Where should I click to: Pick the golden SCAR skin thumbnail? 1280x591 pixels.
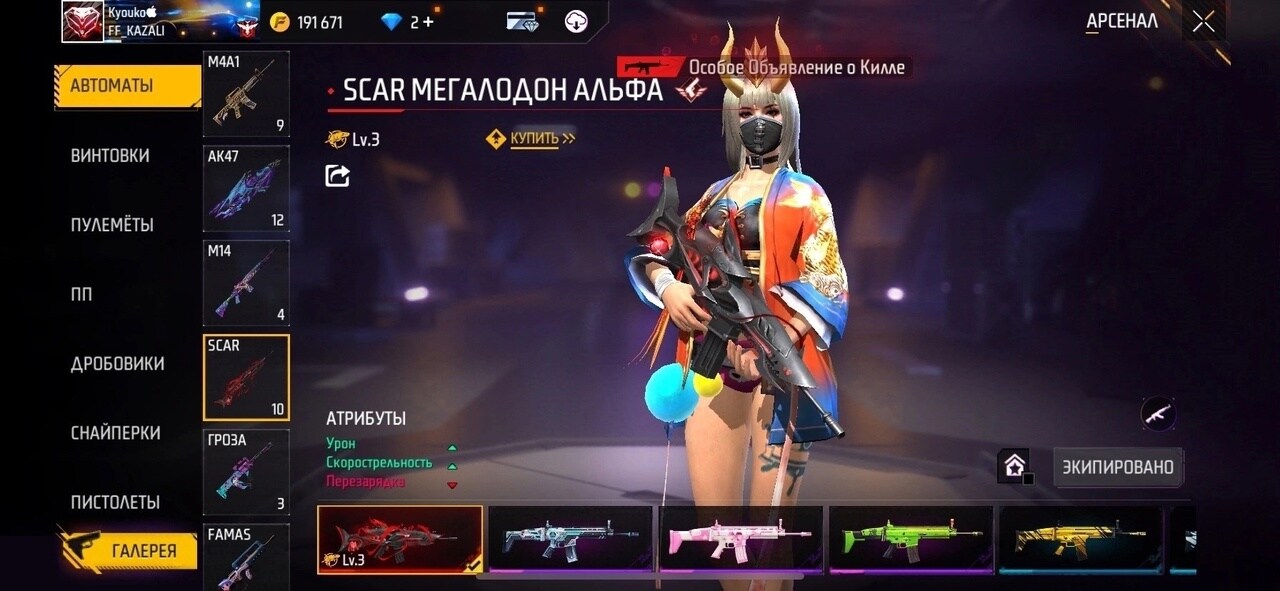1081,539
